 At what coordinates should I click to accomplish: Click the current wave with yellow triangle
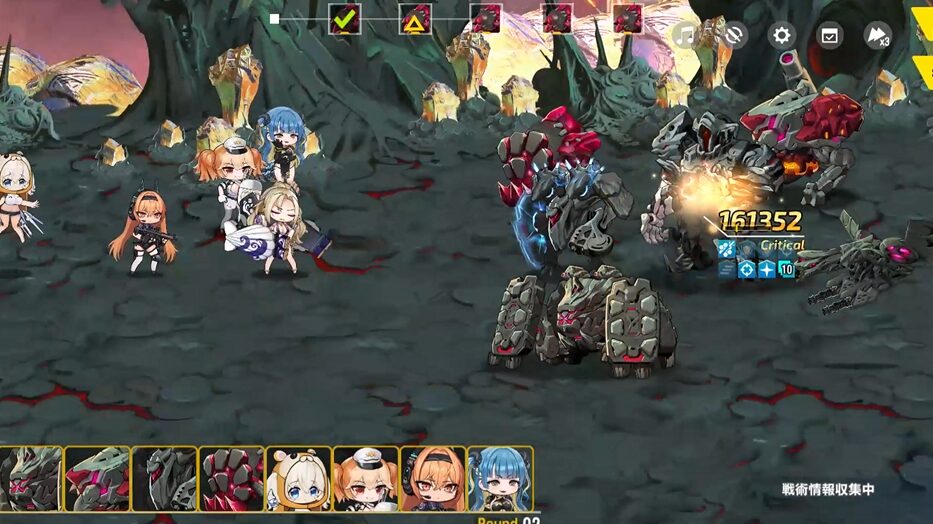(415, 19)
